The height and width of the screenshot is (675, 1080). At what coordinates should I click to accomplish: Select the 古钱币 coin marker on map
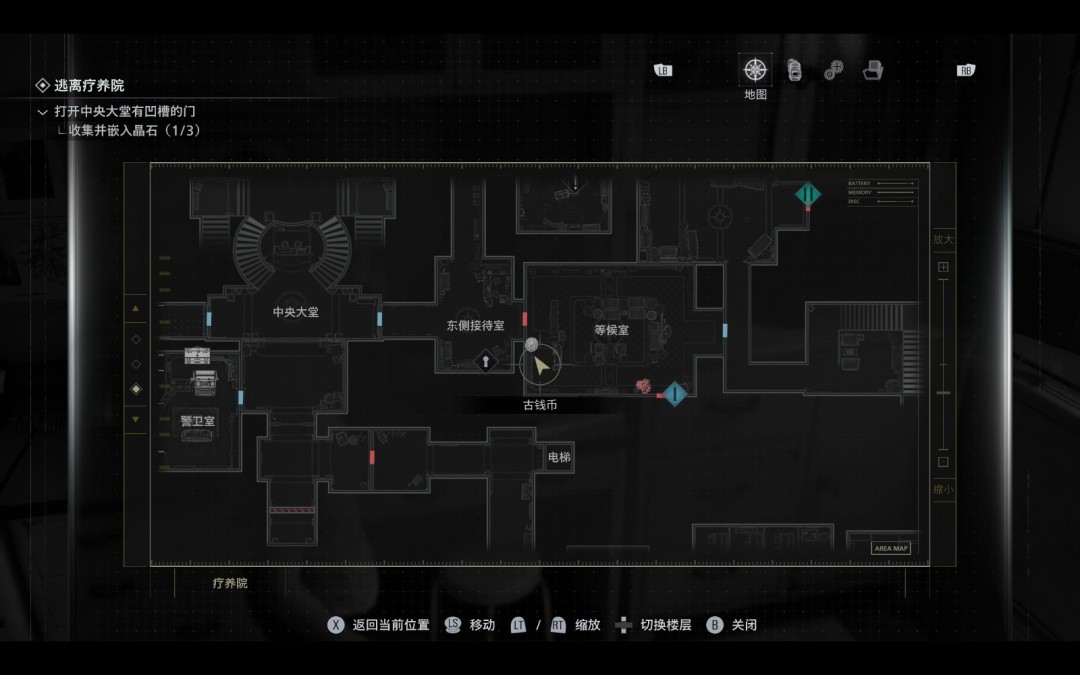pos(532,345)
